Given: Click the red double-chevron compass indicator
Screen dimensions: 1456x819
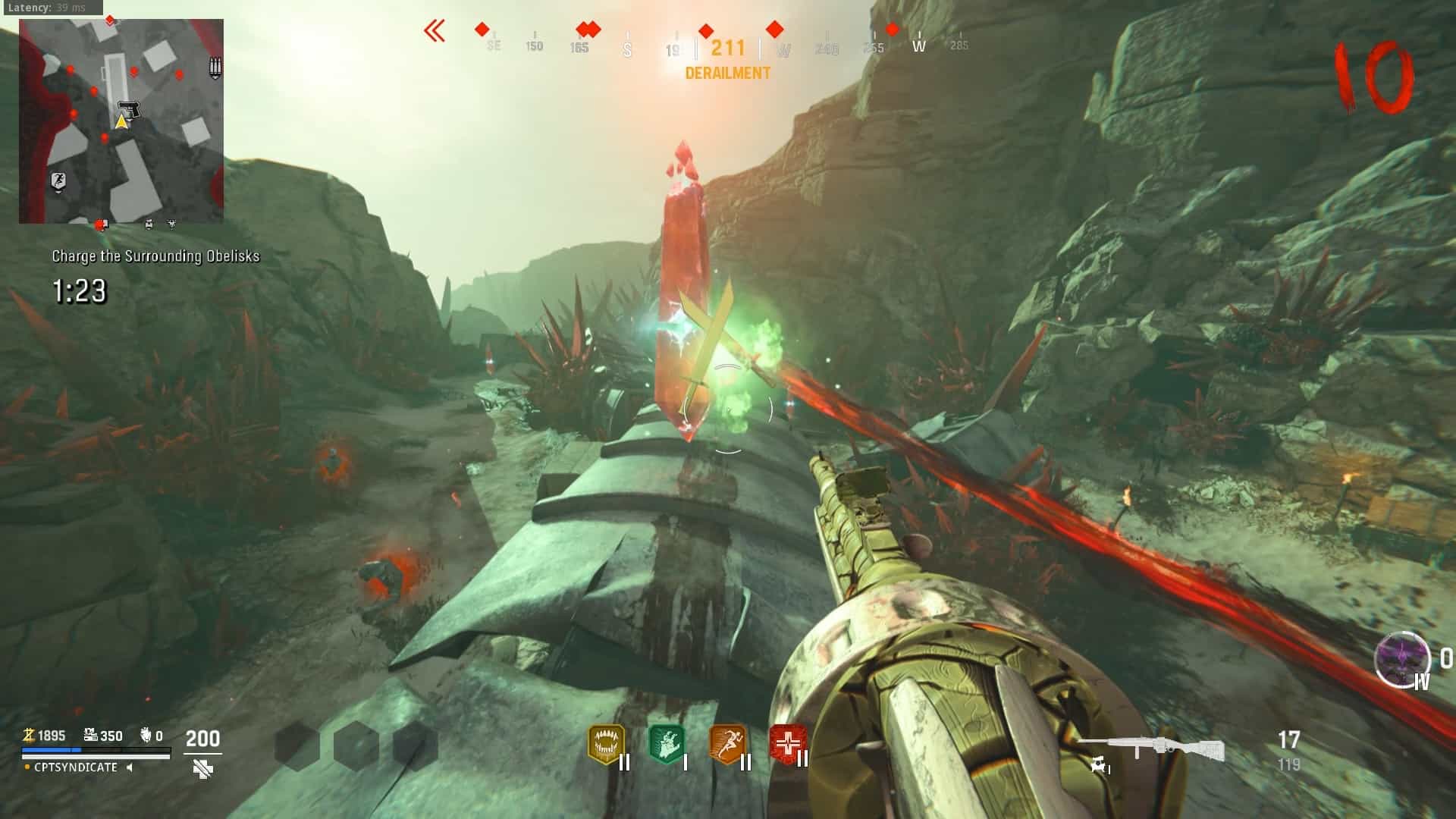Looking at the screenshot, I should tap(435, 31).
